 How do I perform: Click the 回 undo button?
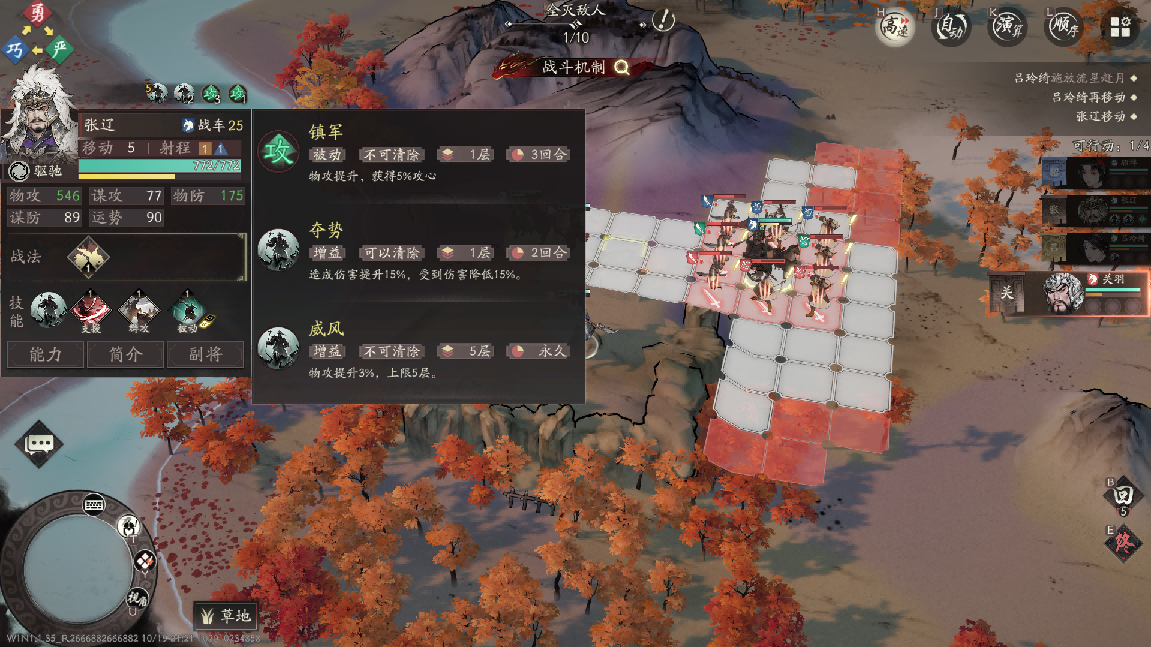click(1123, 495)
